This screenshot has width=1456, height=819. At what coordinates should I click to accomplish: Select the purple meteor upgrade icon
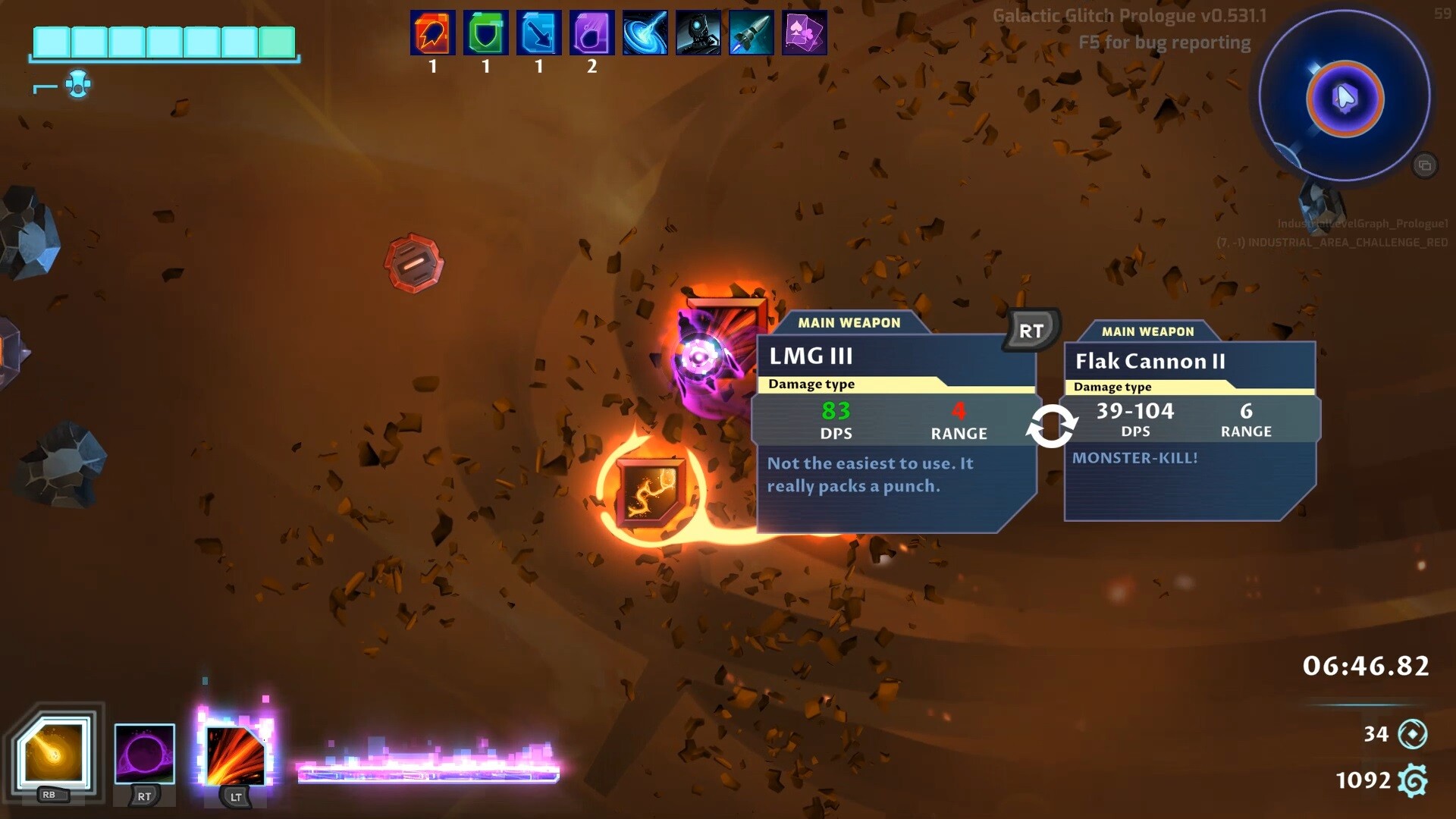pos(592,33)
